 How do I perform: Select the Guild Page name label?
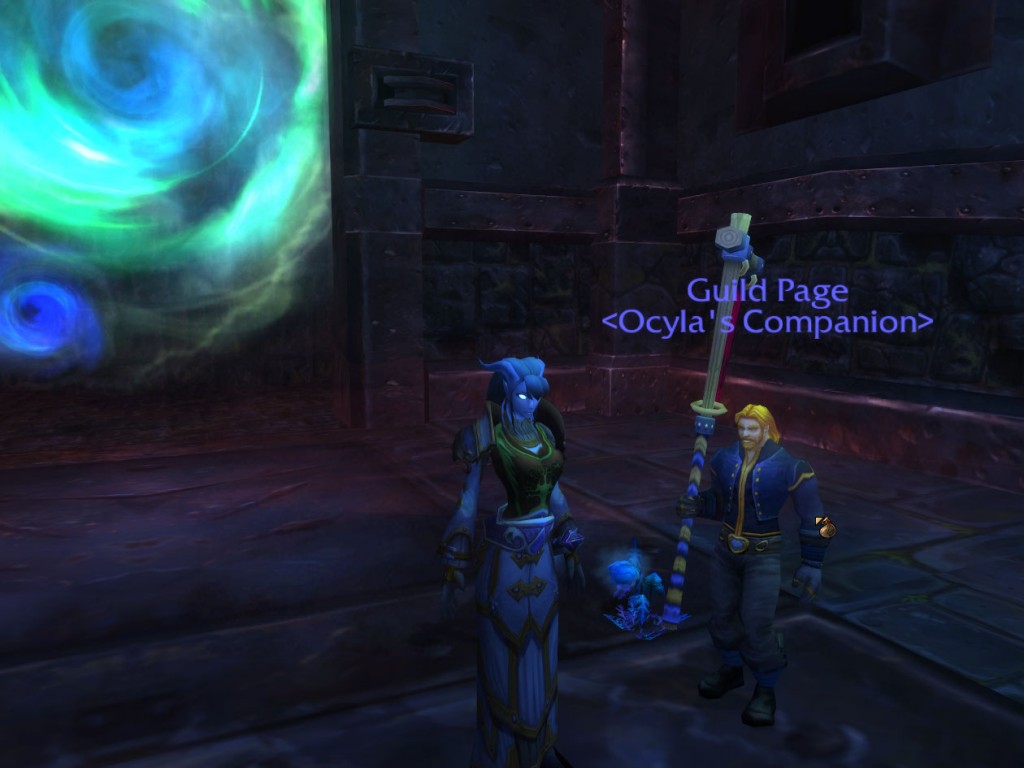click(767, 291)
